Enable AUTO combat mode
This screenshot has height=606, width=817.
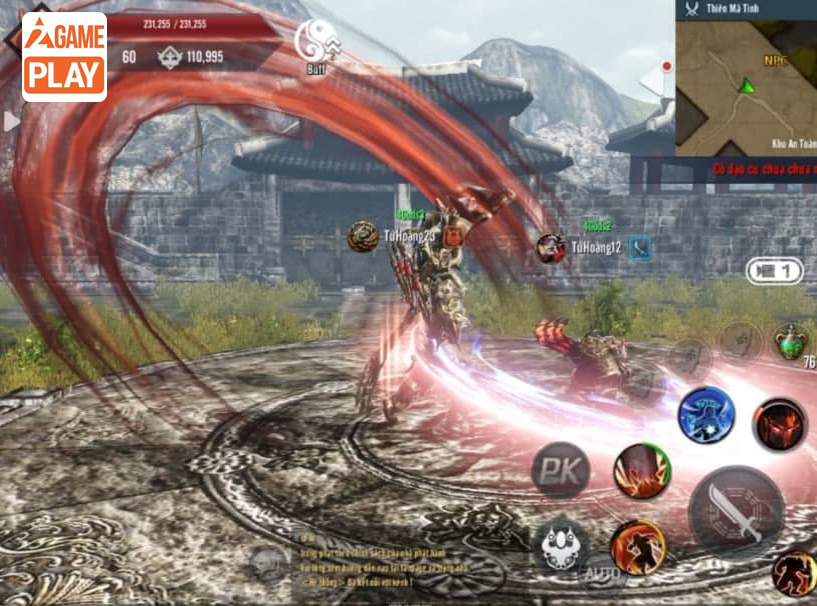pyautogui.click(x=603, y=573)
